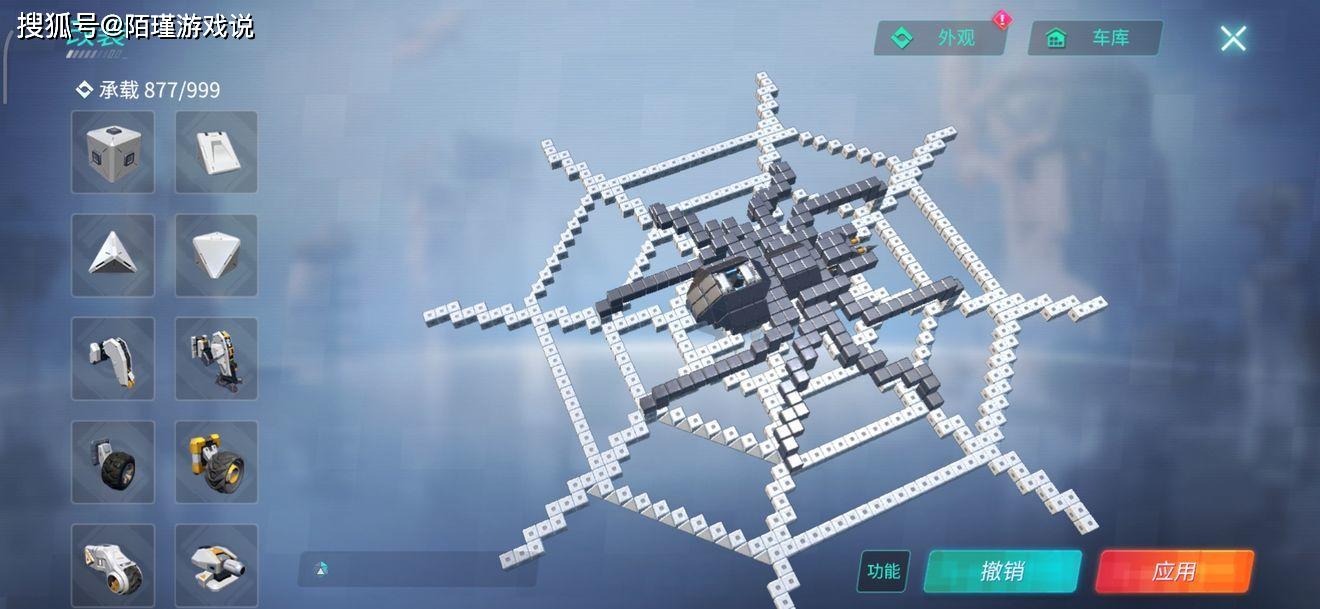Open the 功能 function menu
The image size is (1320, 609).
coord(883,571)
